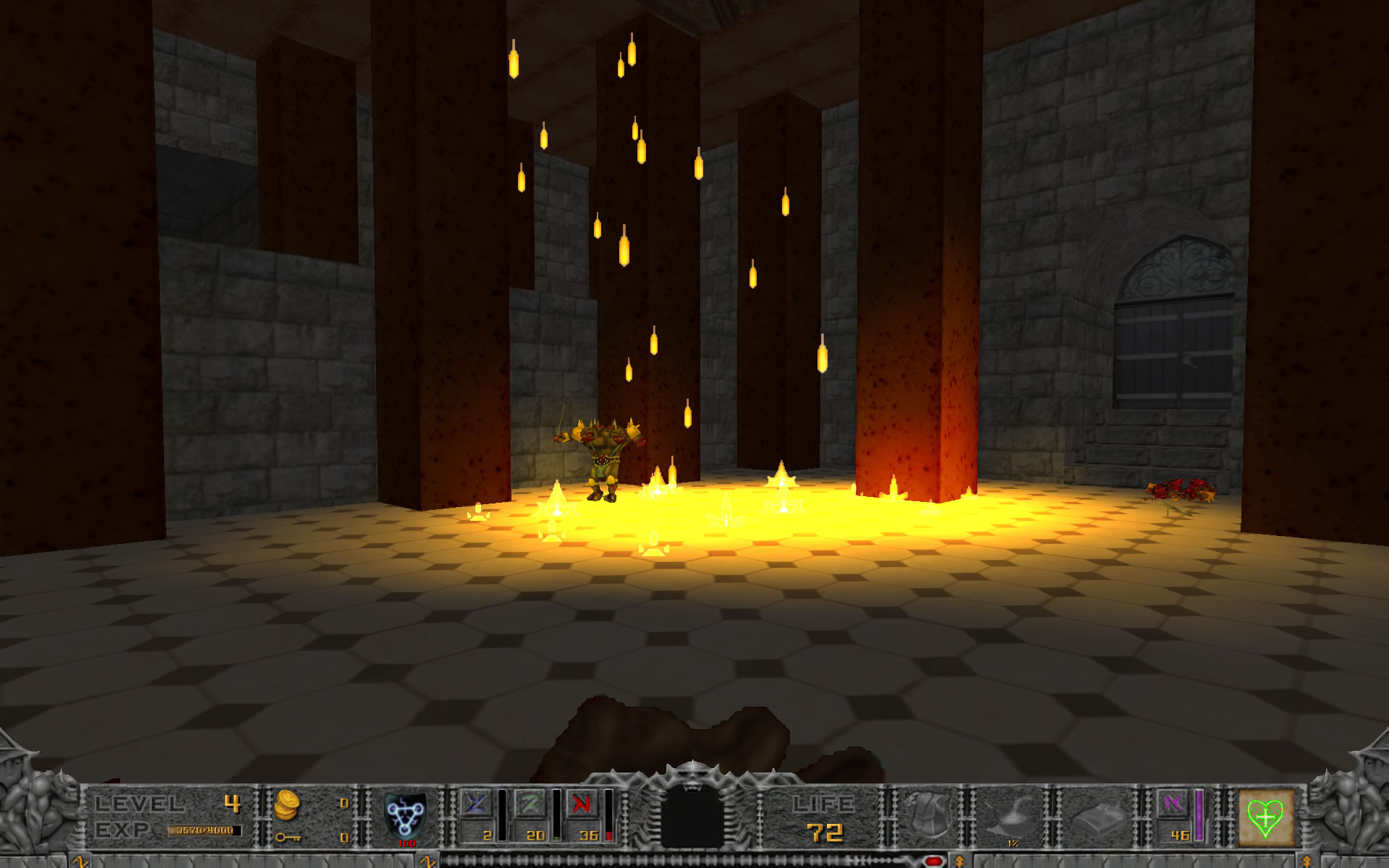The height and width of the screenshot is (868, 1389).
Task: Select the green mana rune icon
Action: [530, 804]
